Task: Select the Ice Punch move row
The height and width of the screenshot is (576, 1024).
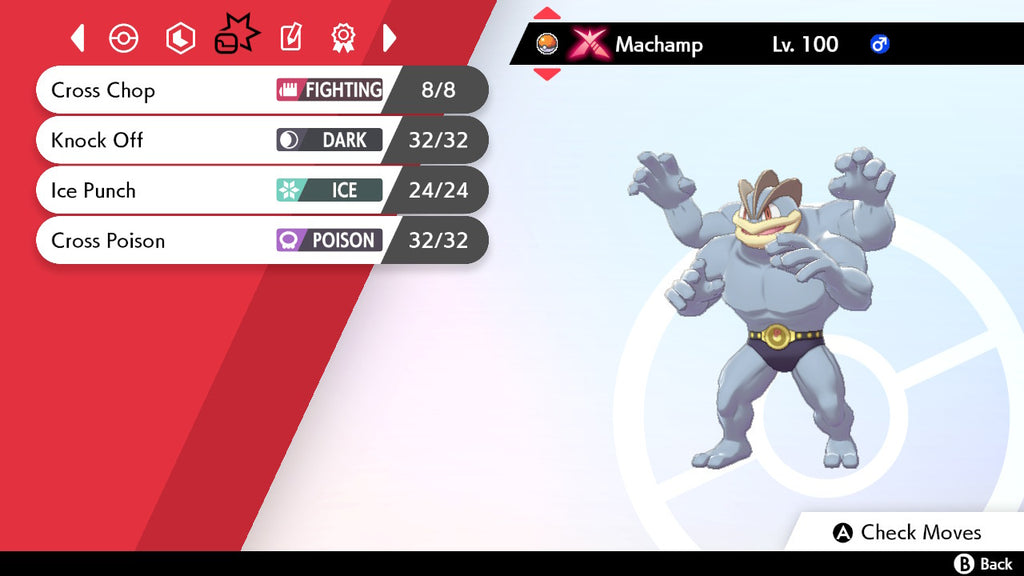Action: (x=260, y=191)
